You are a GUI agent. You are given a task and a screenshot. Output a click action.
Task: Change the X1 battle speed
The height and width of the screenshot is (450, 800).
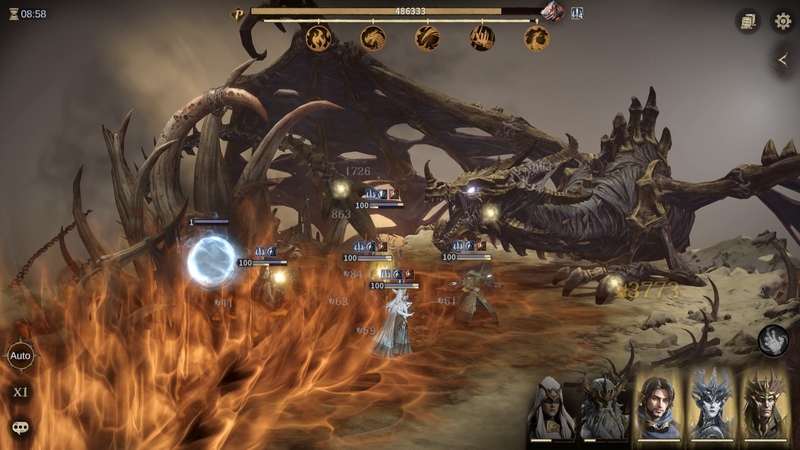[x=20, y=392]
